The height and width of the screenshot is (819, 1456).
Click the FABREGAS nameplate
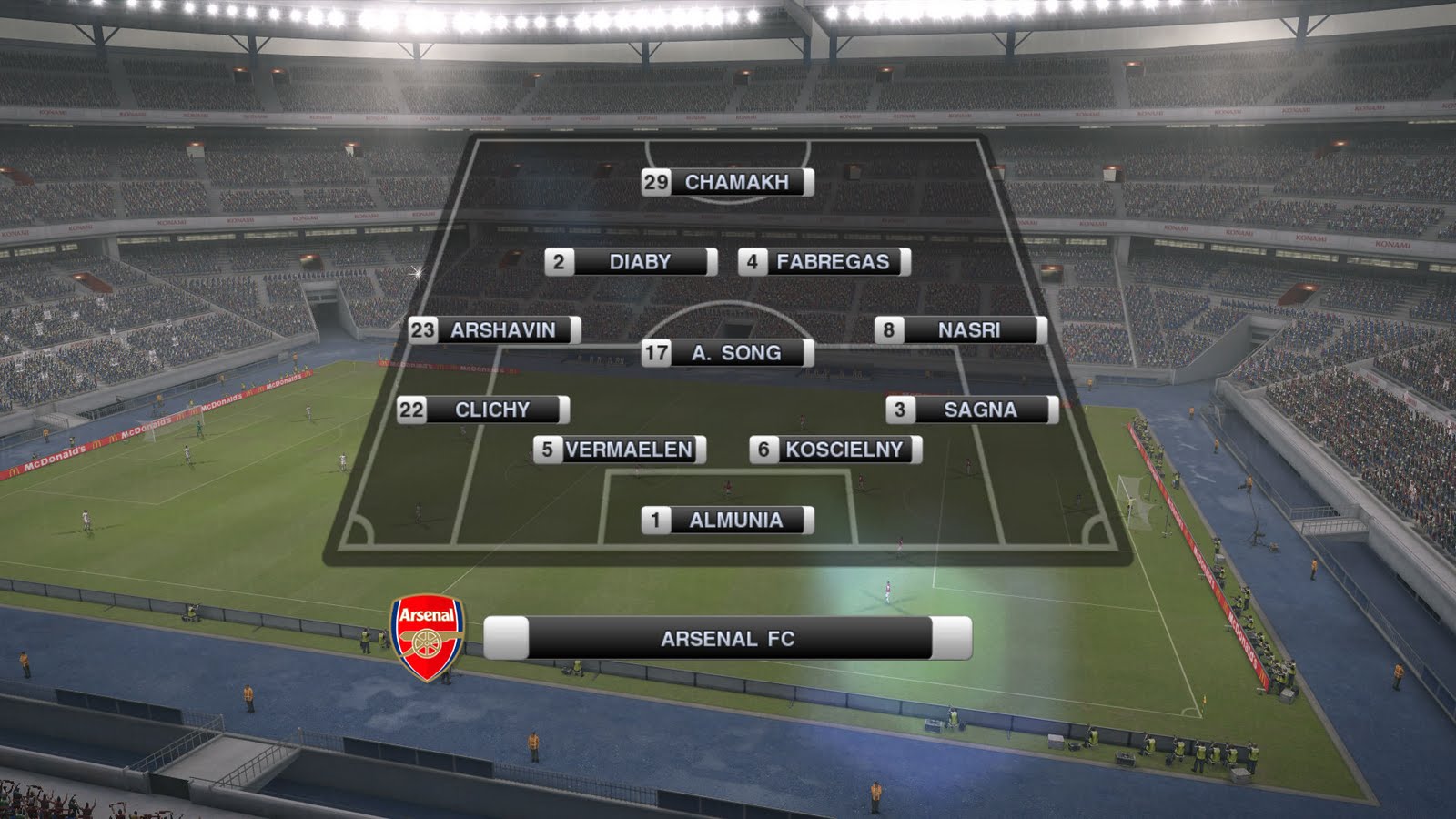click(x=833, y=261)
